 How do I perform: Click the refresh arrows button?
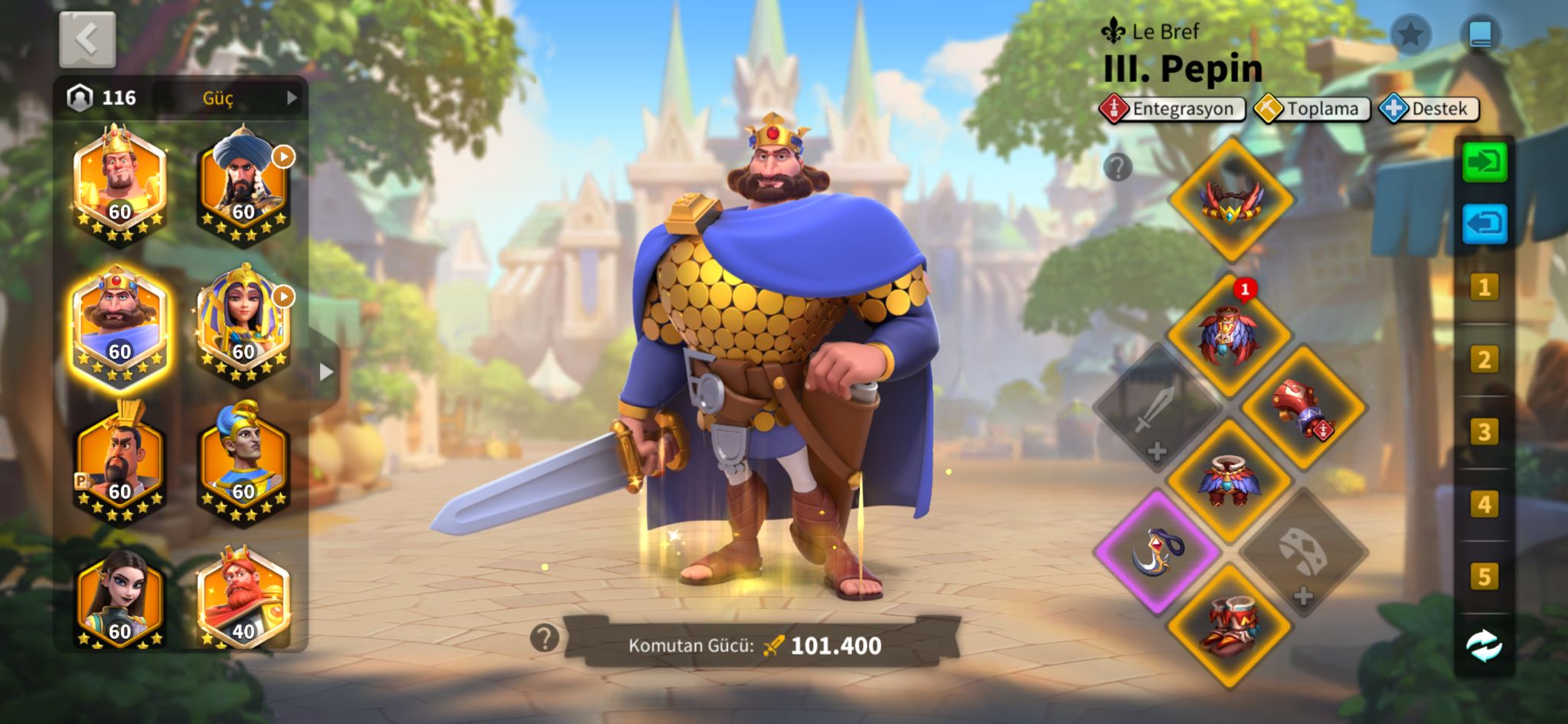tap(1484, 645)
